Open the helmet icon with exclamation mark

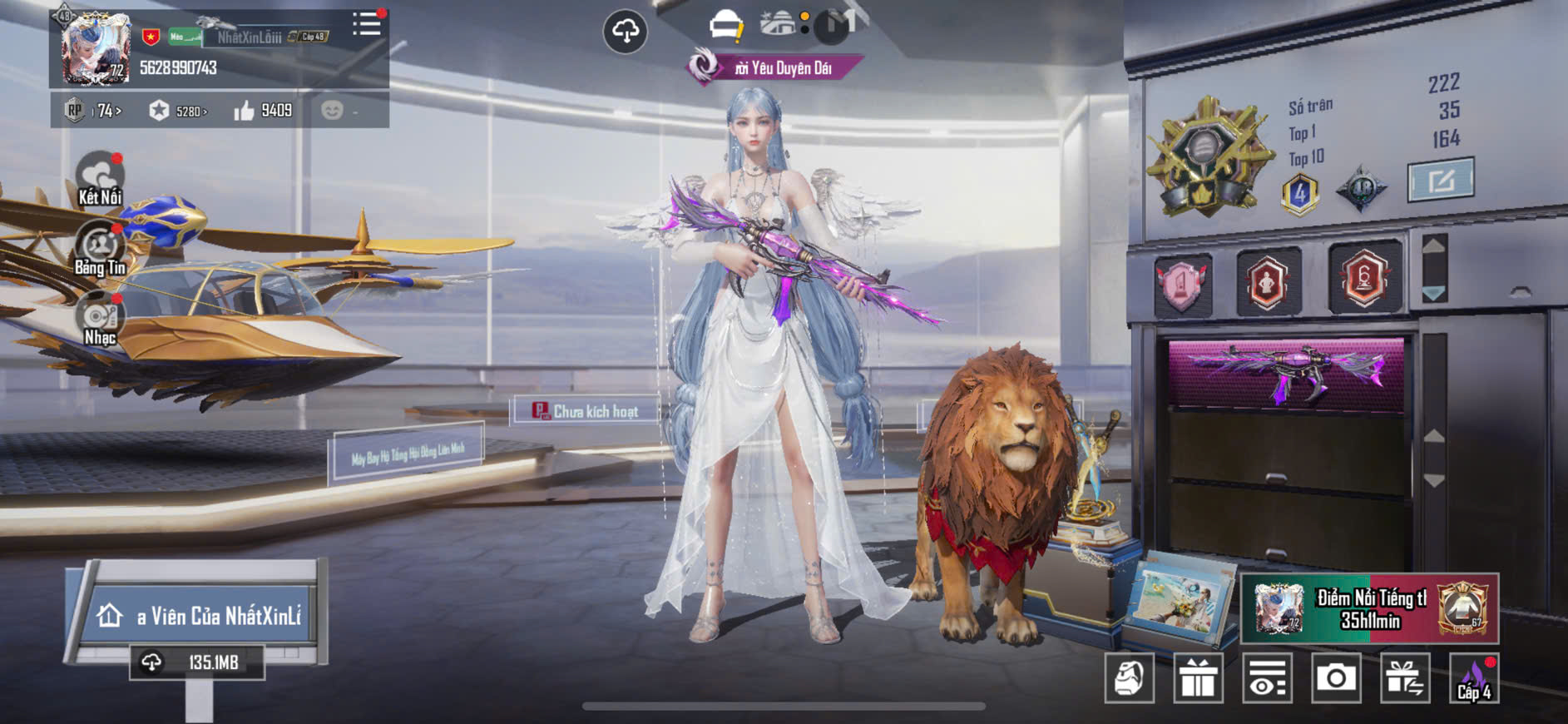(726, 26)
